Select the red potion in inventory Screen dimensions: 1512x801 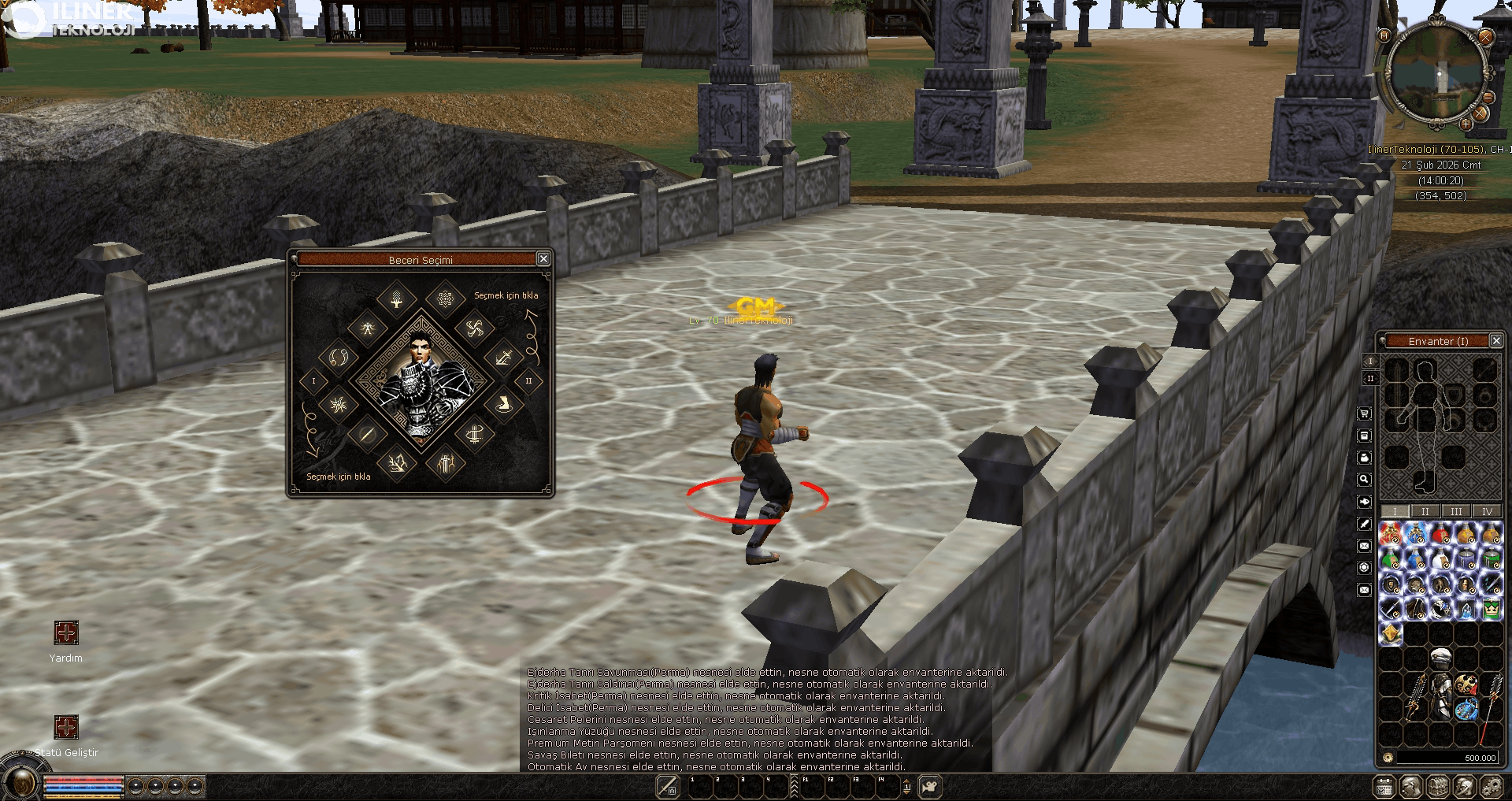point(1440,534)
